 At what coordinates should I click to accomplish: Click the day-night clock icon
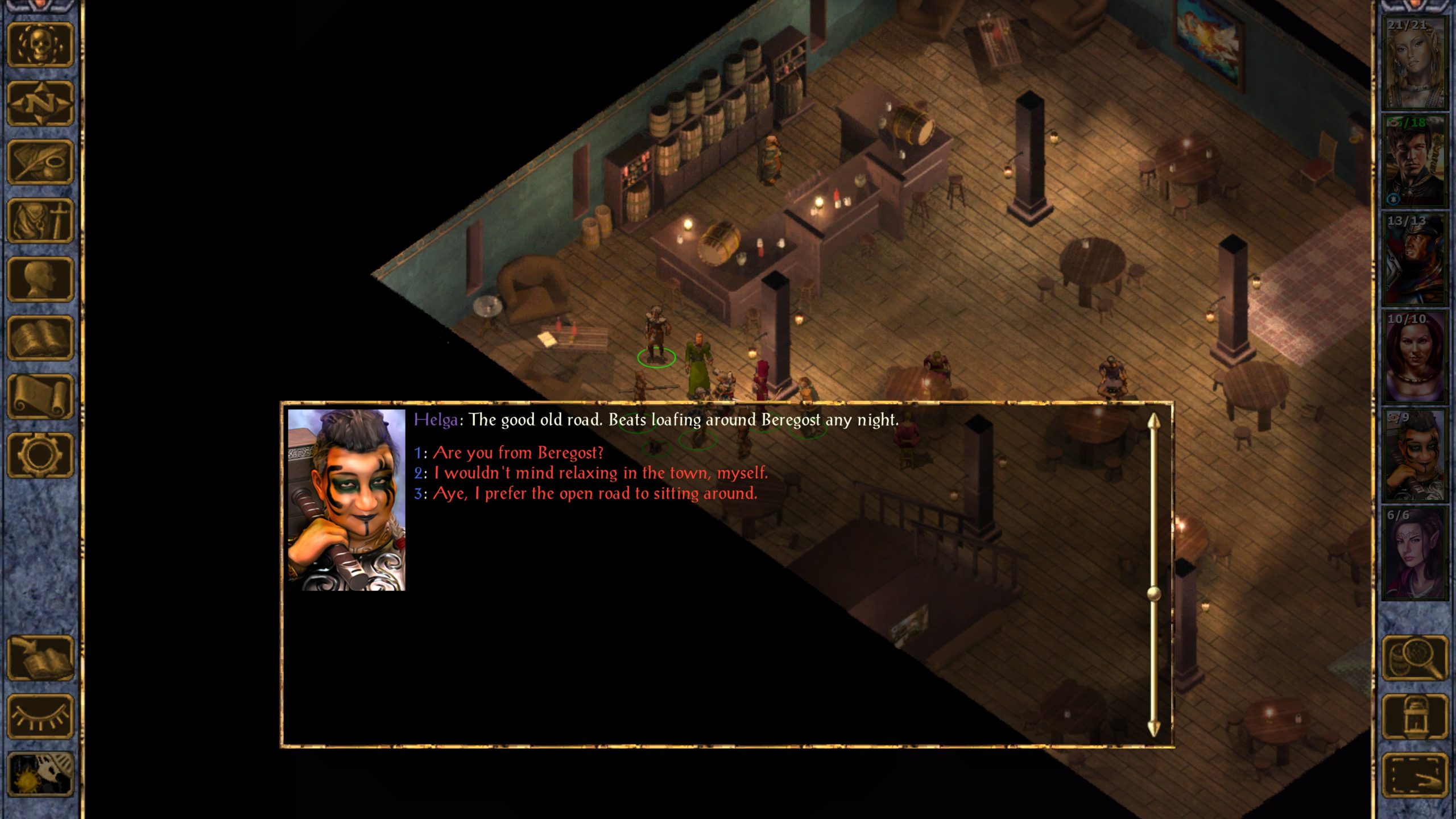pyautogui.click(x=40, y=774)
